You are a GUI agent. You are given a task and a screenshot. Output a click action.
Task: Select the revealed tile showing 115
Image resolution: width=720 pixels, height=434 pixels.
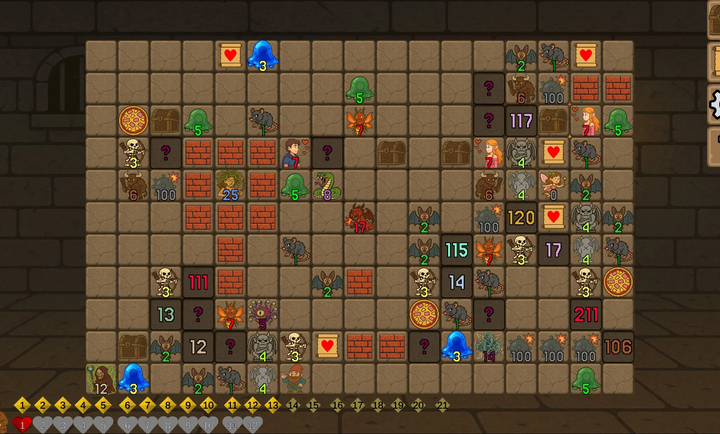[456, 250]
